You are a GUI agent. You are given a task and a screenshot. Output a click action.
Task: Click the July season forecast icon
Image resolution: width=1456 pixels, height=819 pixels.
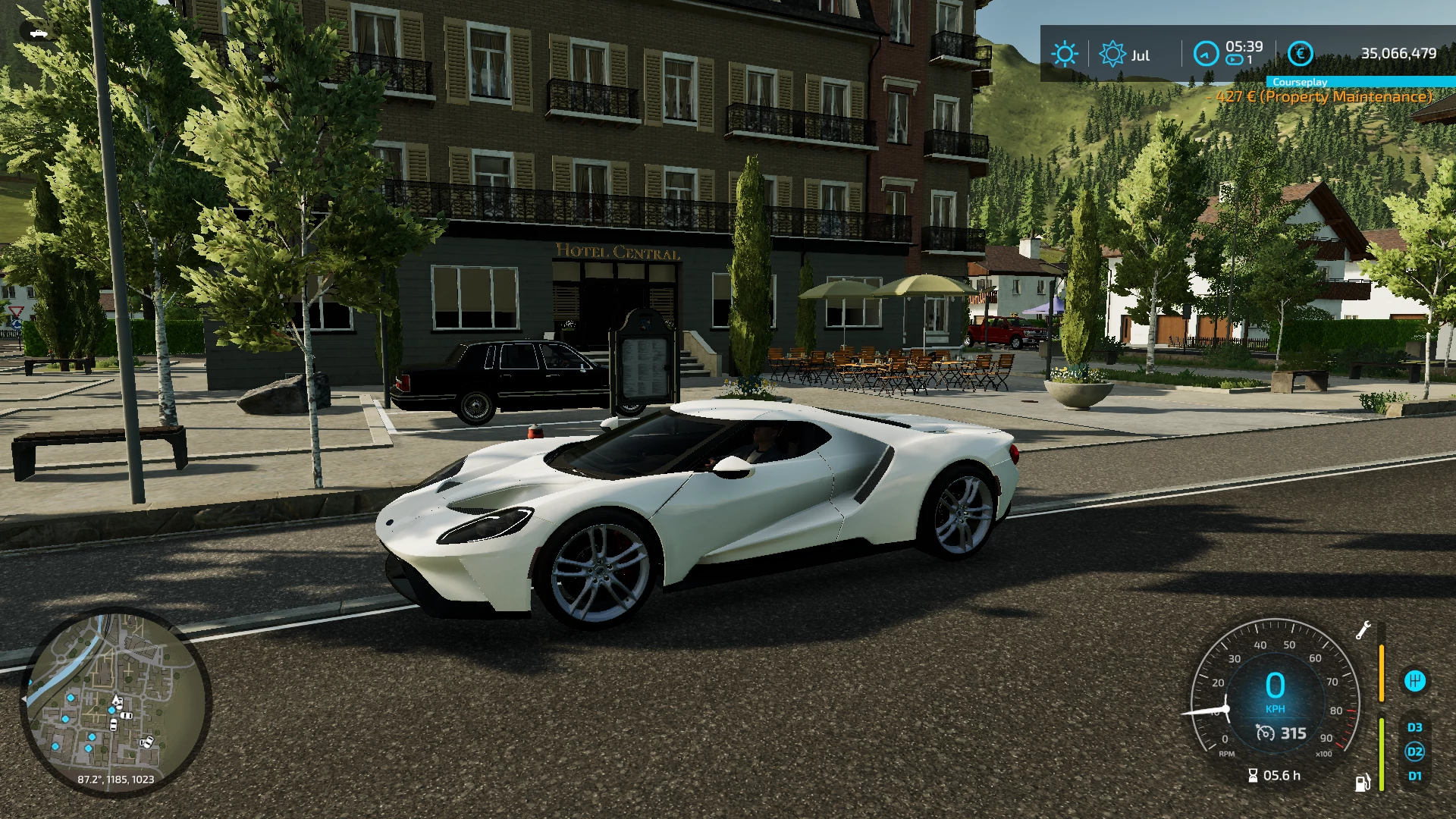point(1112,54)
